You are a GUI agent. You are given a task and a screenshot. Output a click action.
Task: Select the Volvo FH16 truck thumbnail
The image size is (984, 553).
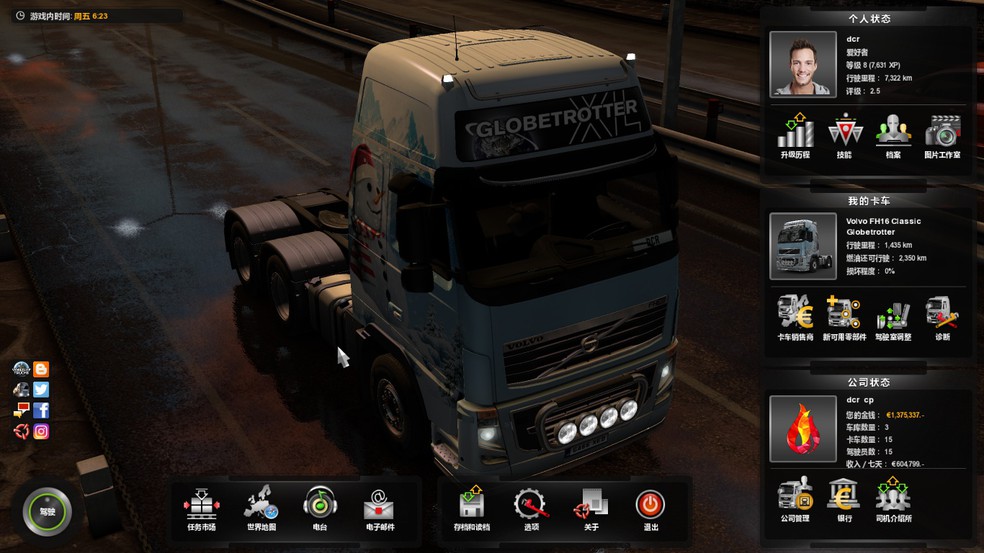click(x=803, y=246)
